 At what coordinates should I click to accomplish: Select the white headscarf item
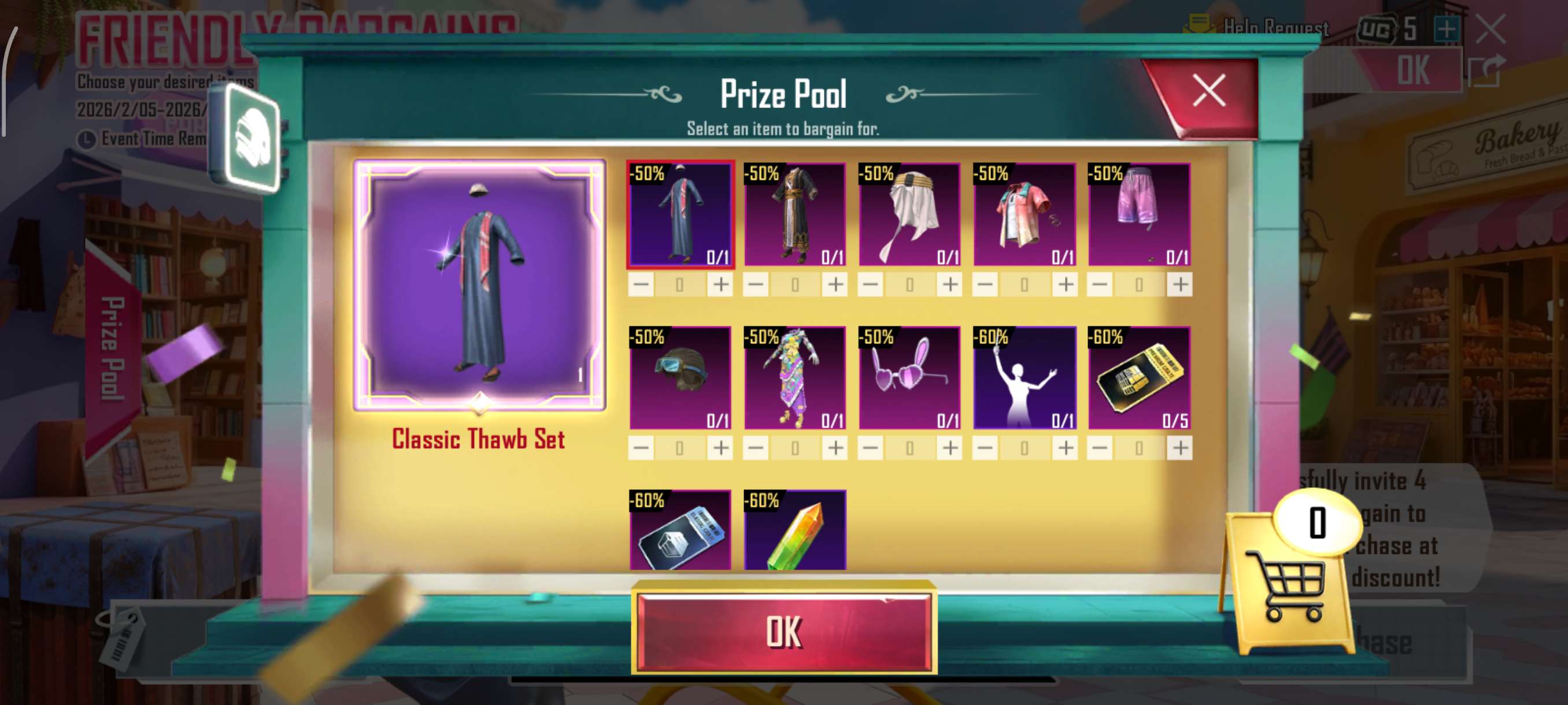[x=909, y=214]
